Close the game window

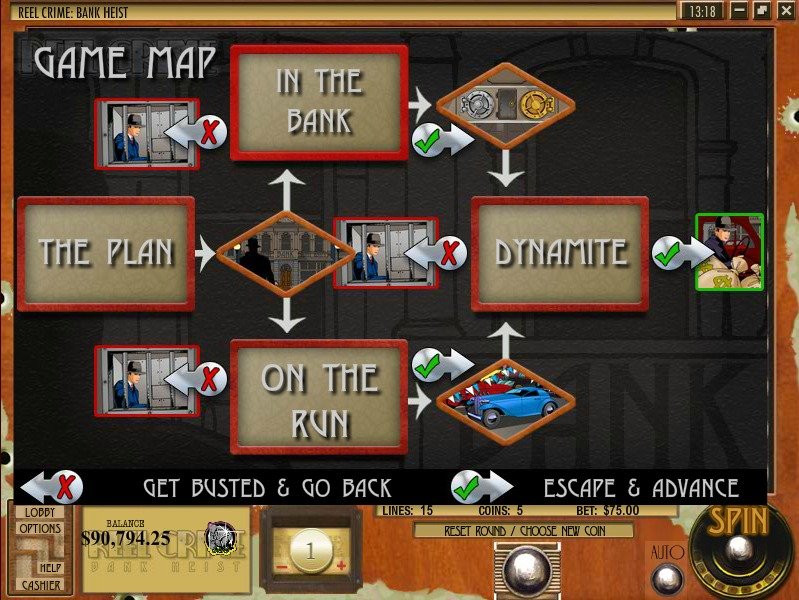tap(783, 11)
